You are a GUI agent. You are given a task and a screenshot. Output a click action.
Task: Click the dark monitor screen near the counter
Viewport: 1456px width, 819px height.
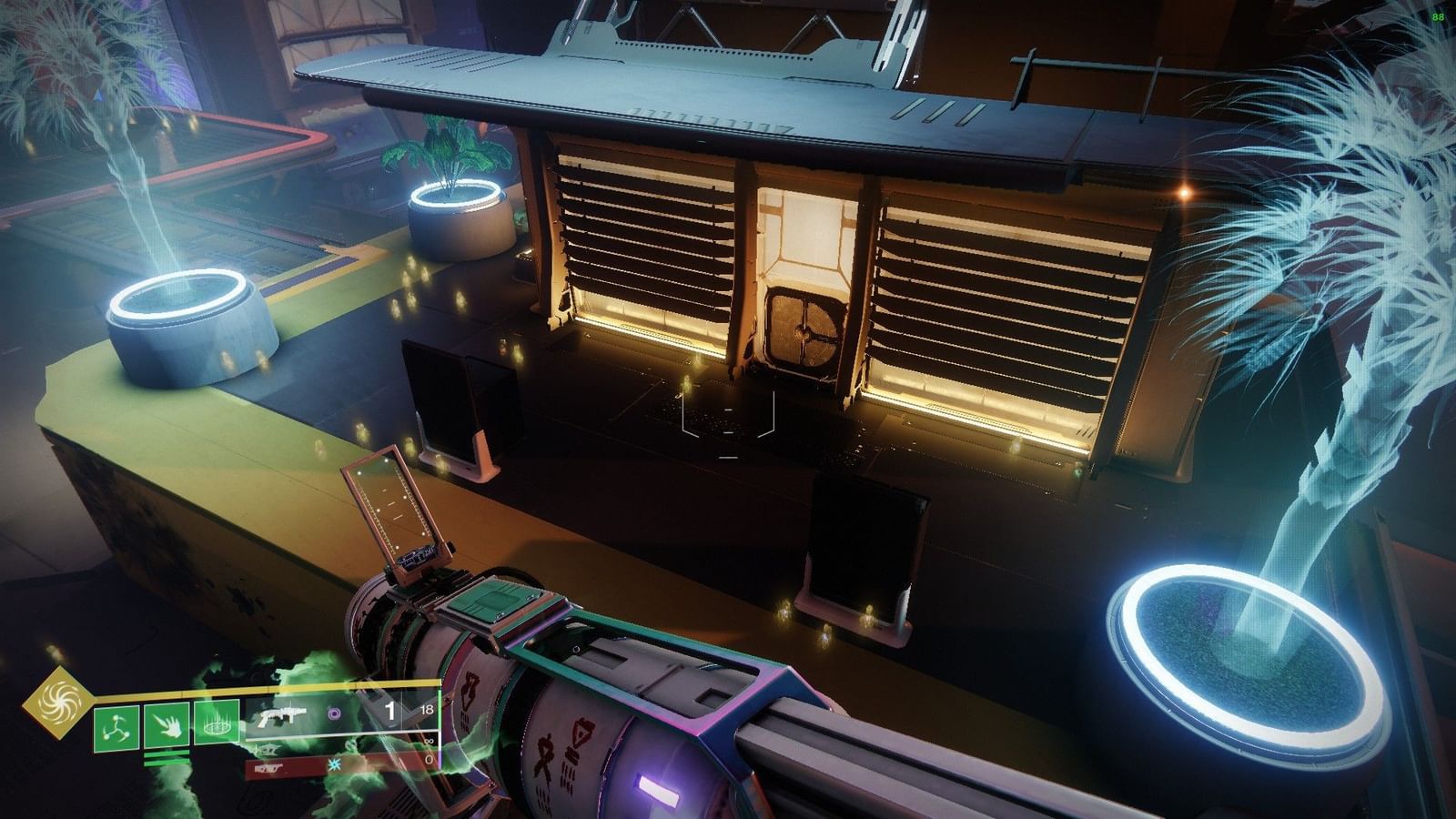455,400
